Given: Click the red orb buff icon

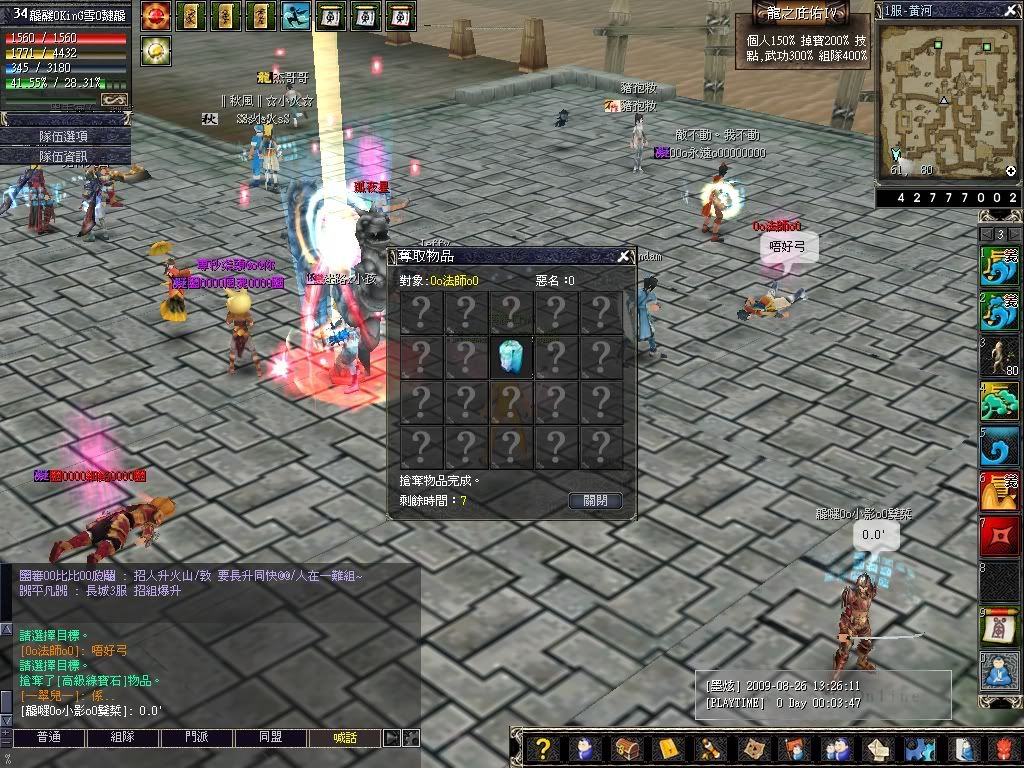Looking at the screenshot, I should coord(155,15).
